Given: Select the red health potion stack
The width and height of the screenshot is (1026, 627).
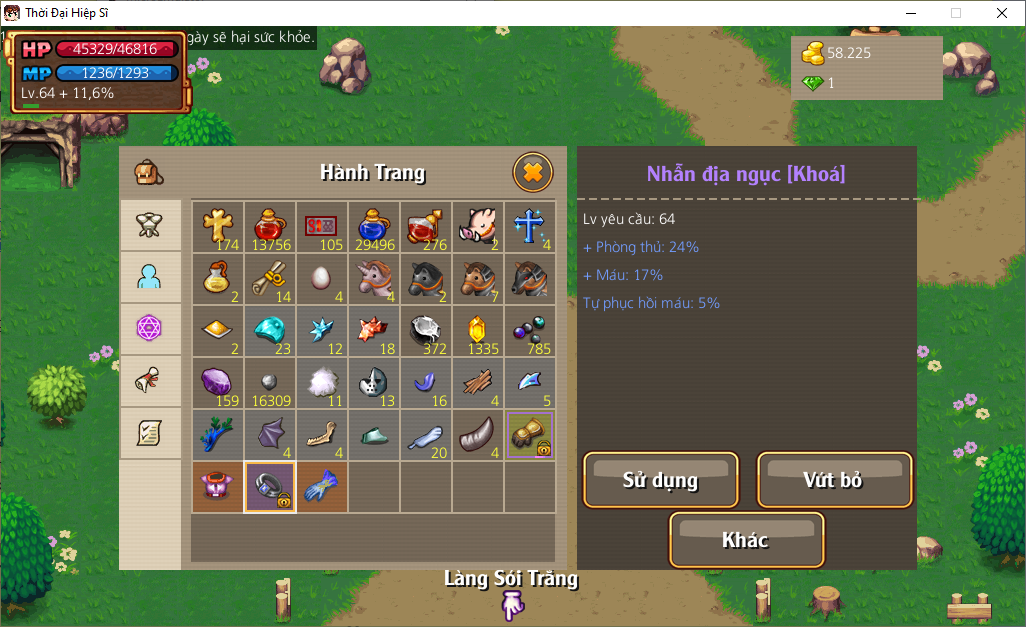Looking at the screenshot, I should [270, 227].
